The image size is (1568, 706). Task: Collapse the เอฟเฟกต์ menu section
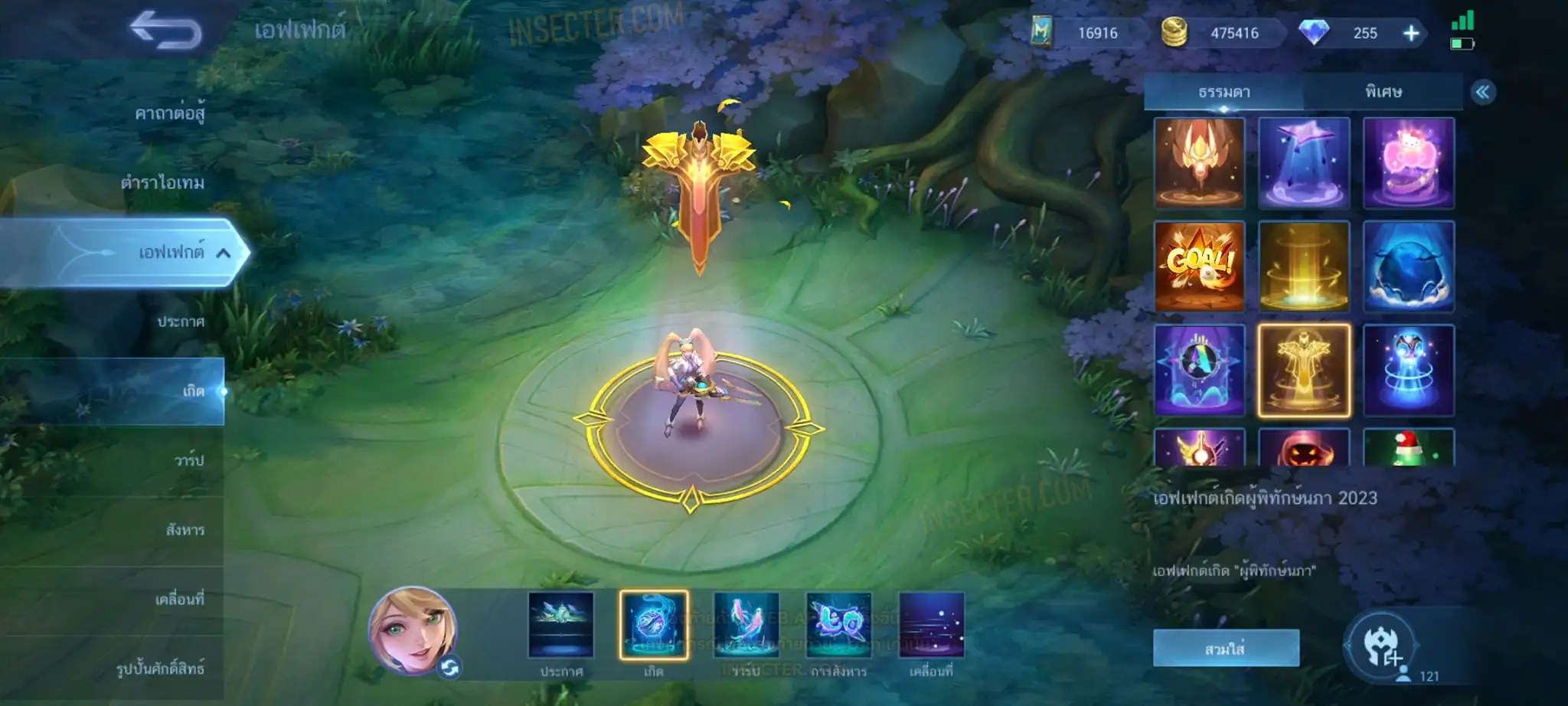pyautogui.click(x=224, y=253)
